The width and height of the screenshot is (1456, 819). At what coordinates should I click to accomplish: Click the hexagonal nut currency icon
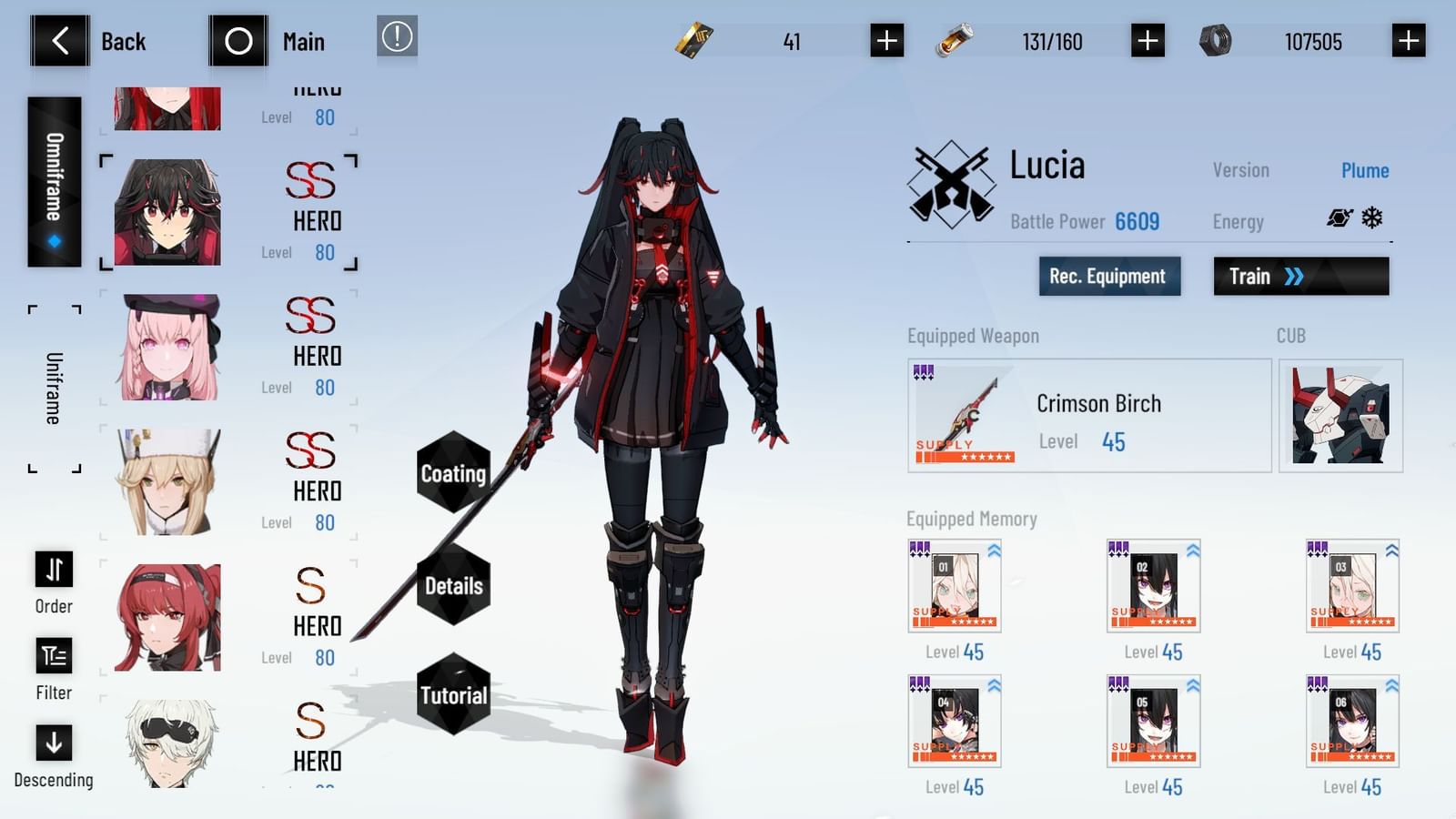pyautogui.click(x=1213, y=40)
